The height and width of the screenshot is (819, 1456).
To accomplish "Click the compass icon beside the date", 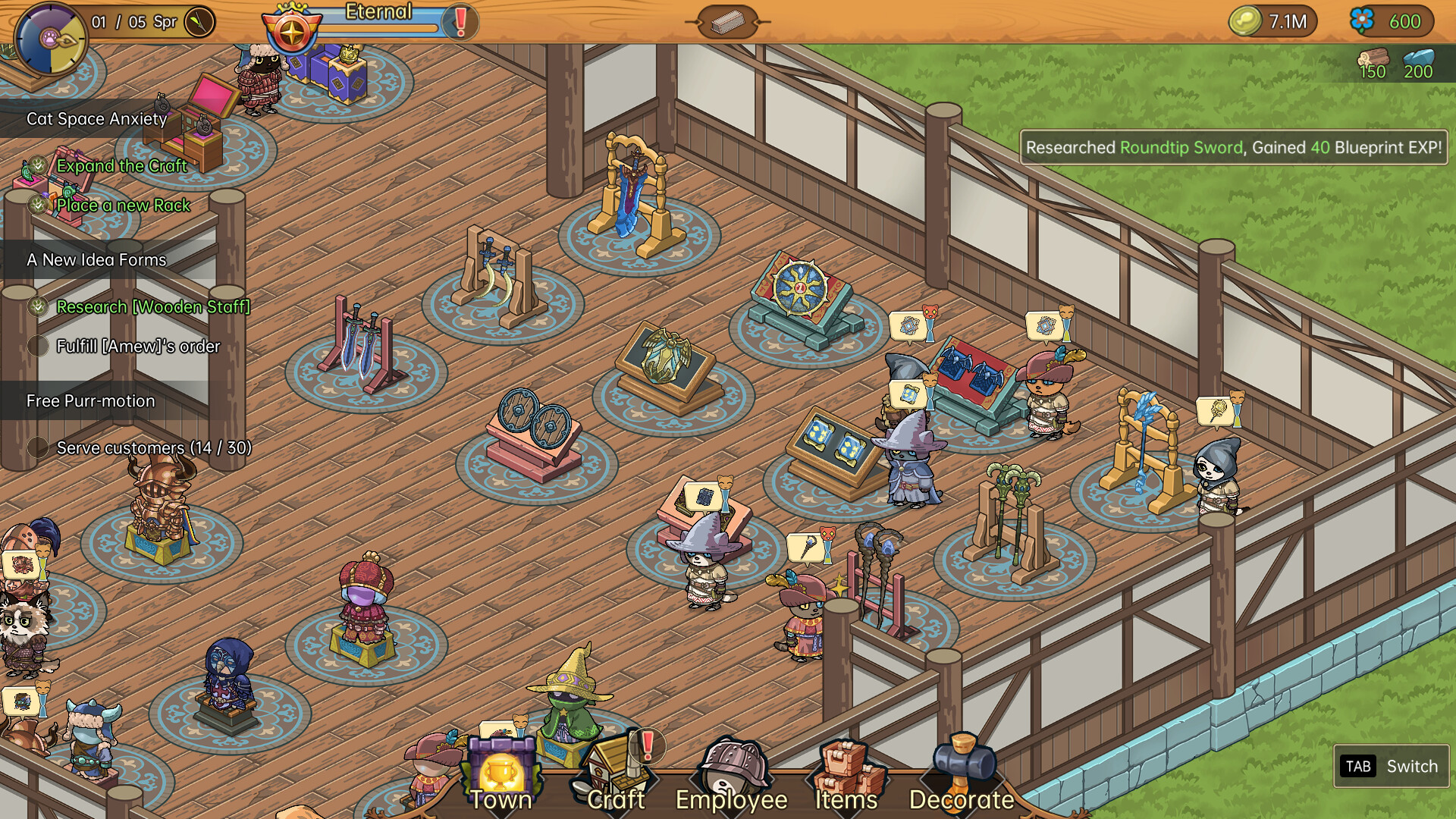I will pos(199,22).
